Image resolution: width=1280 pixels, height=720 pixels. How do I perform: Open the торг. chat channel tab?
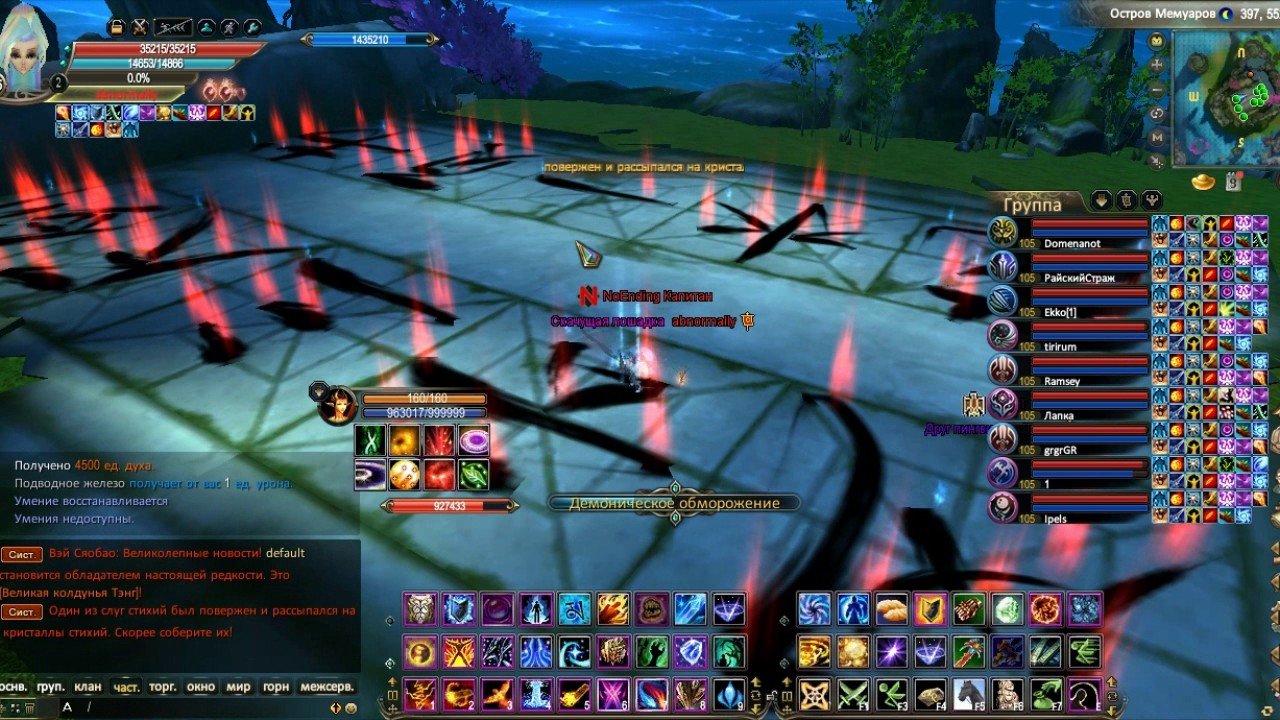pos(162,687)
